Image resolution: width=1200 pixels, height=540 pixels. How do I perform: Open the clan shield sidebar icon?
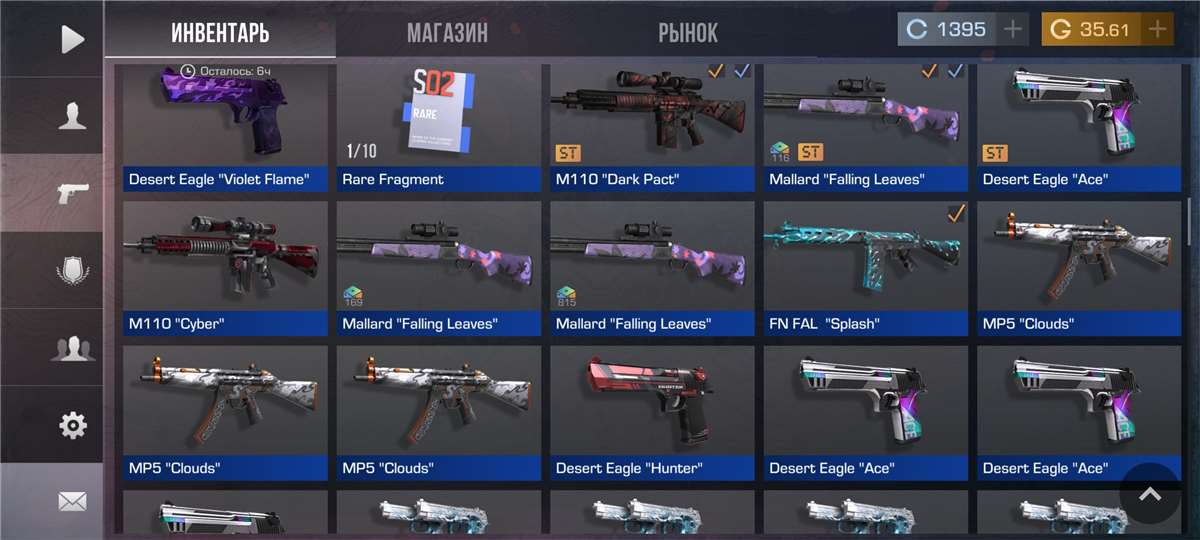click(72, 271)
